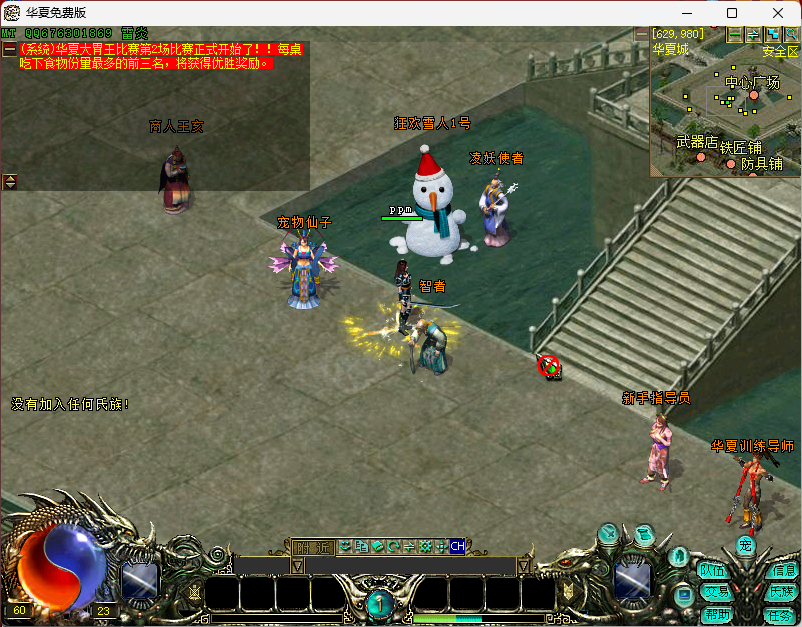Select the 附近 (Nearby) chat channel

coord(313,547)
